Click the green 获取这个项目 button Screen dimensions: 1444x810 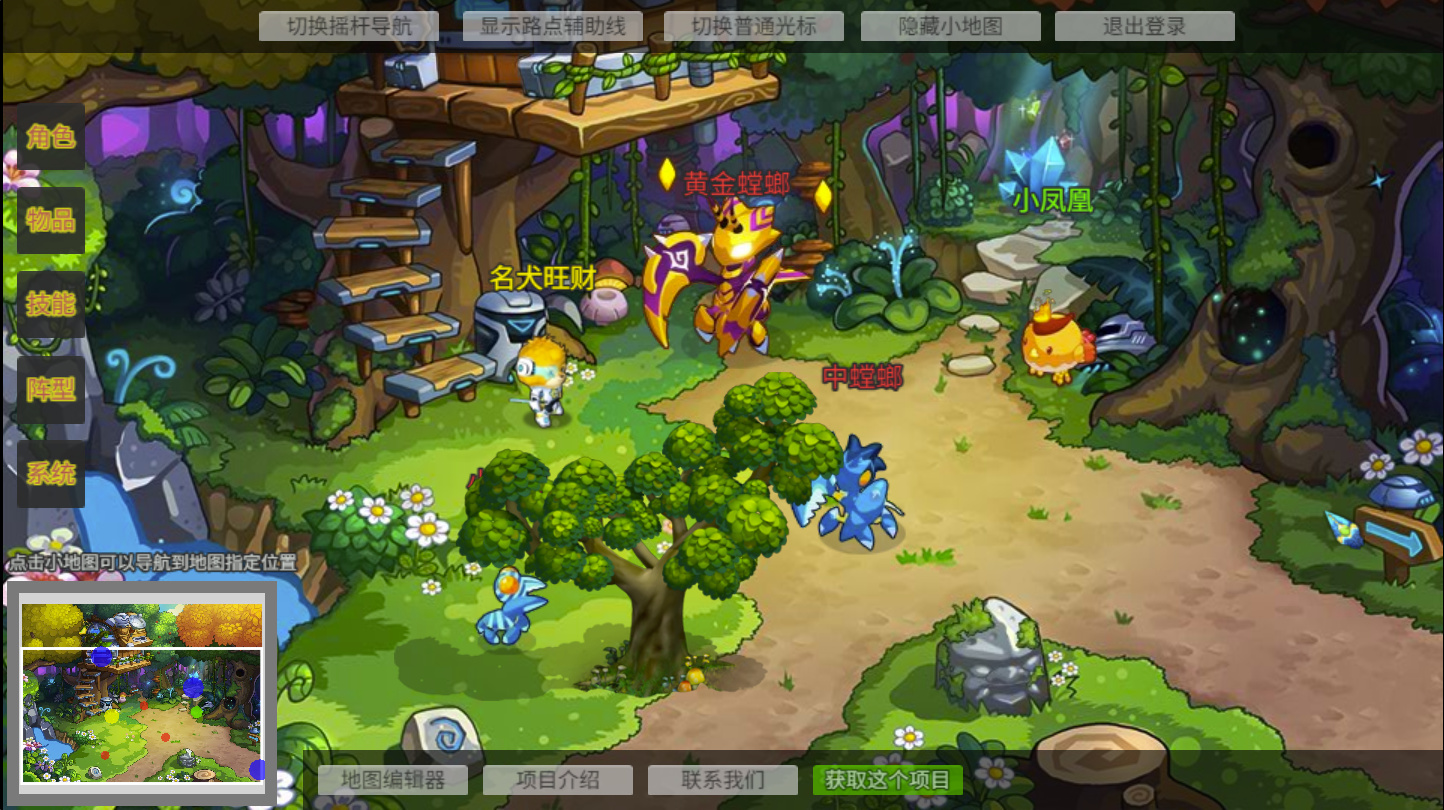pos(888,780)
